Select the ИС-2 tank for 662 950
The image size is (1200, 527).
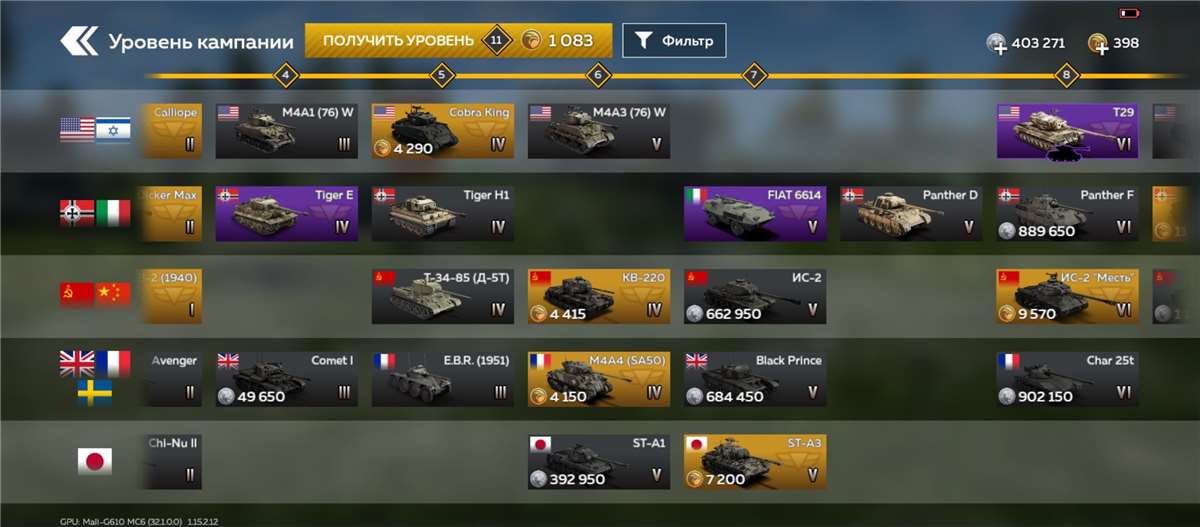point(754,295)
